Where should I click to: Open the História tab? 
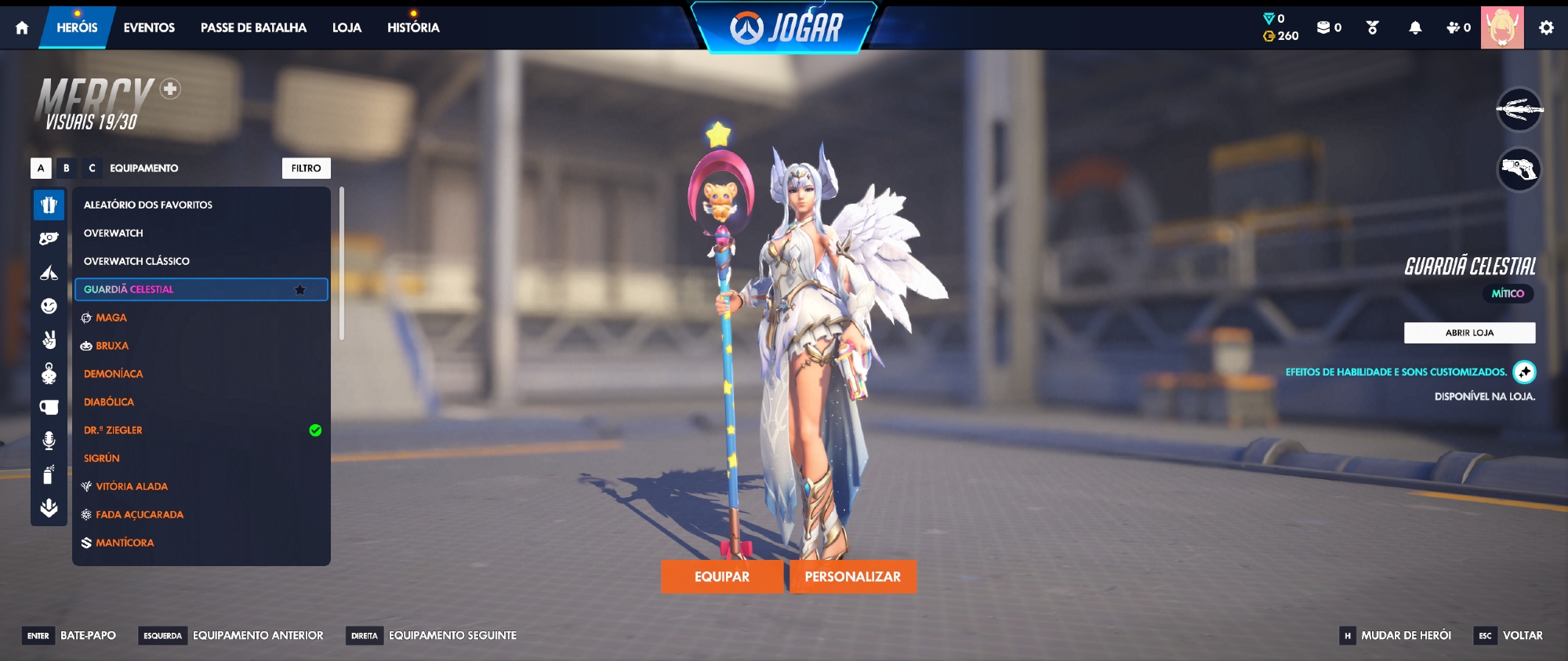[413, 27]
